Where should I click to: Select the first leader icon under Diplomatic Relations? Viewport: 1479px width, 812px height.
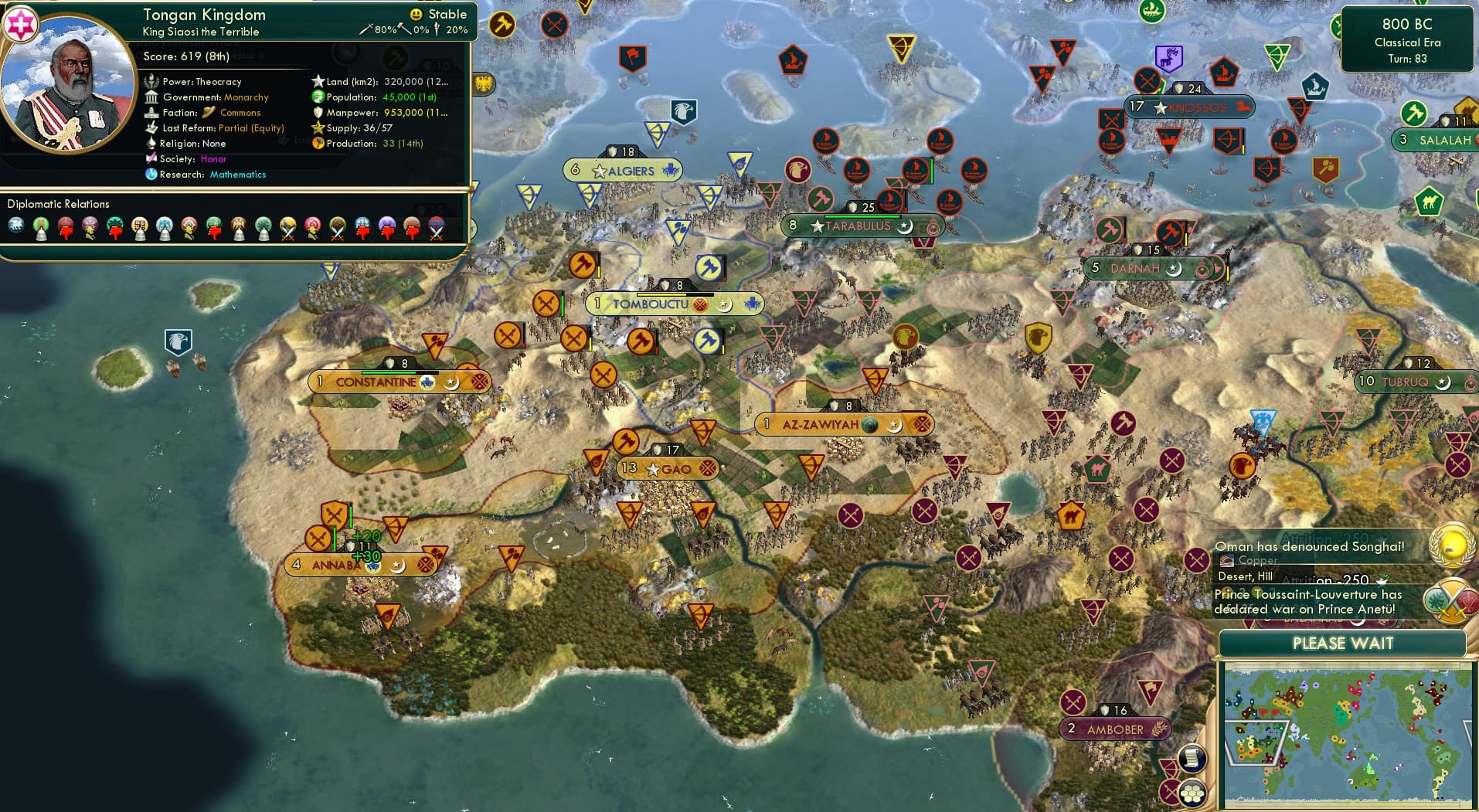tap(15, 226)
